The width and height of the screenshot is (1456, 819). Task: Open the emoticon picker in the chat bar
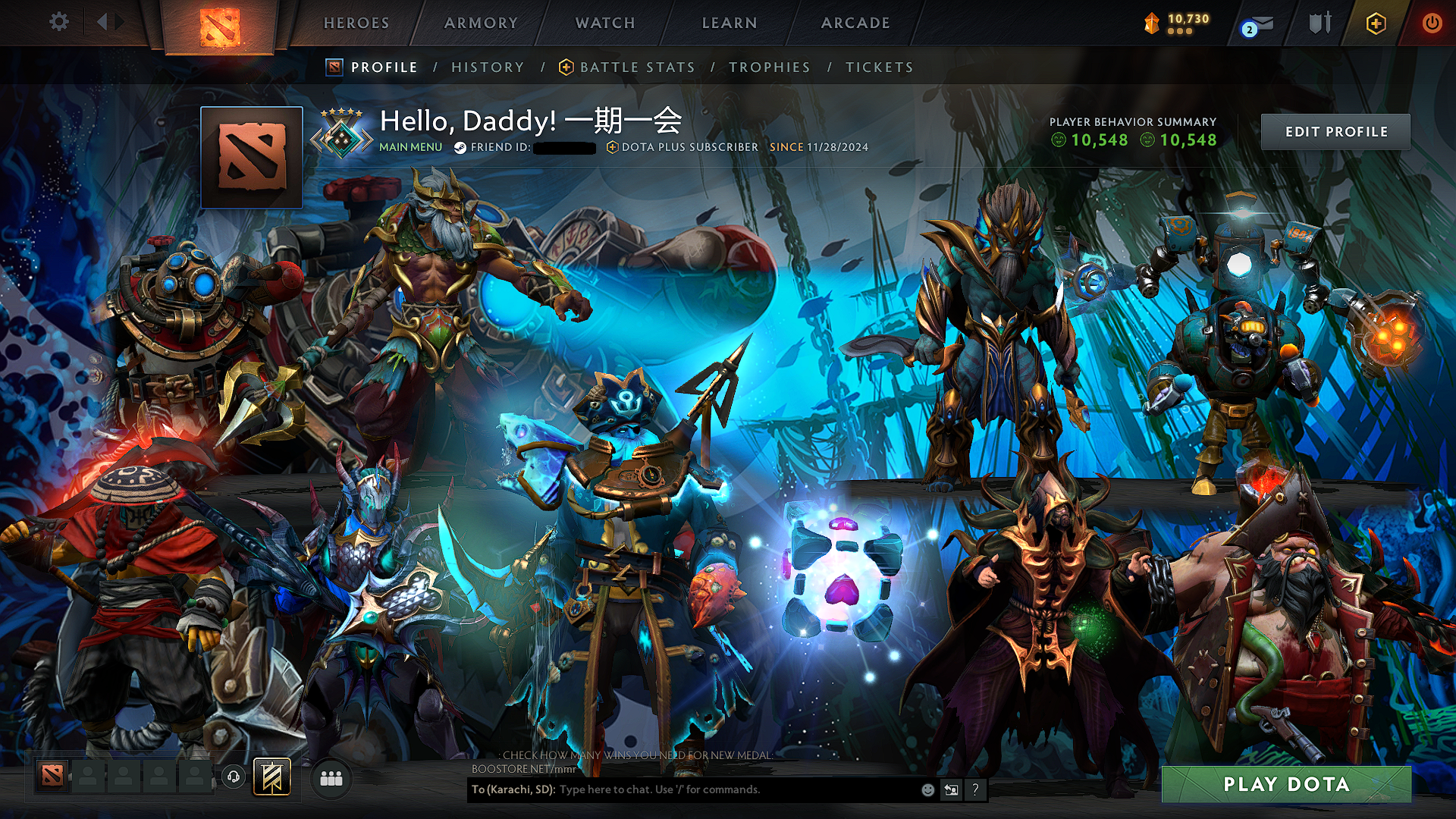927,789
